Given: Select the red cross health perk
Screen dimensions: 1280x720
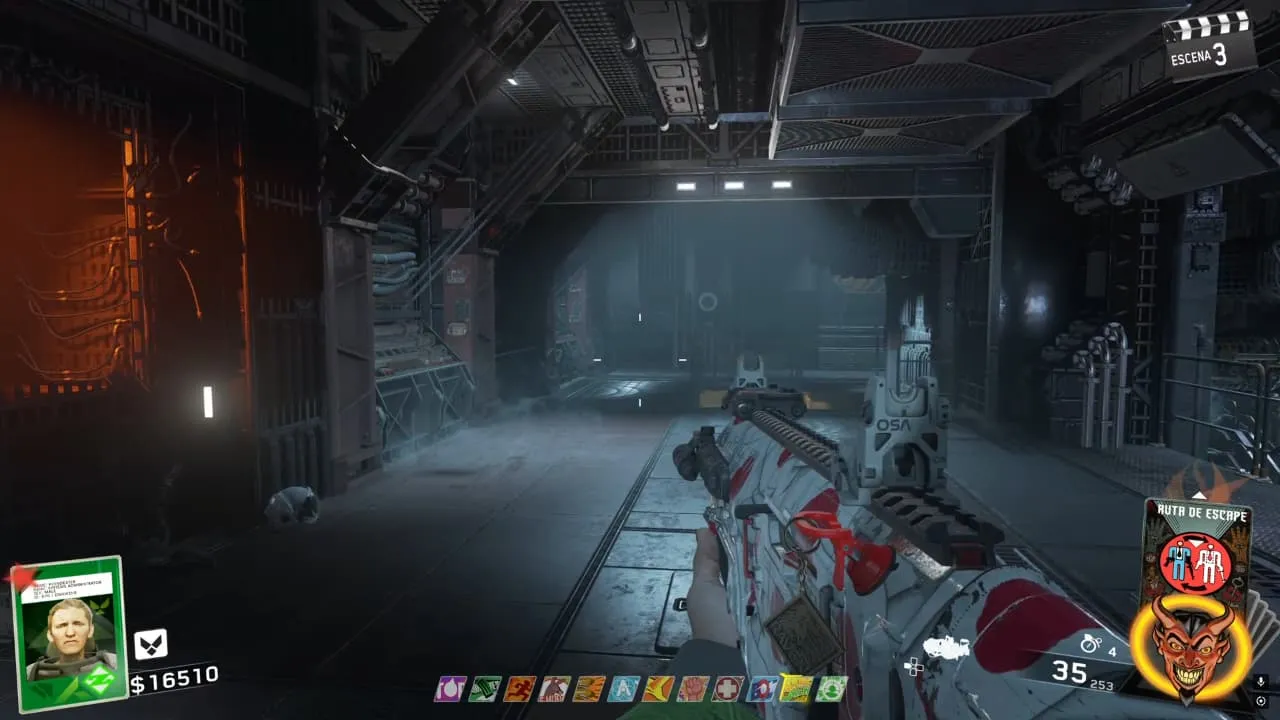Looking at the screenshot, I should tap(727, 688).
